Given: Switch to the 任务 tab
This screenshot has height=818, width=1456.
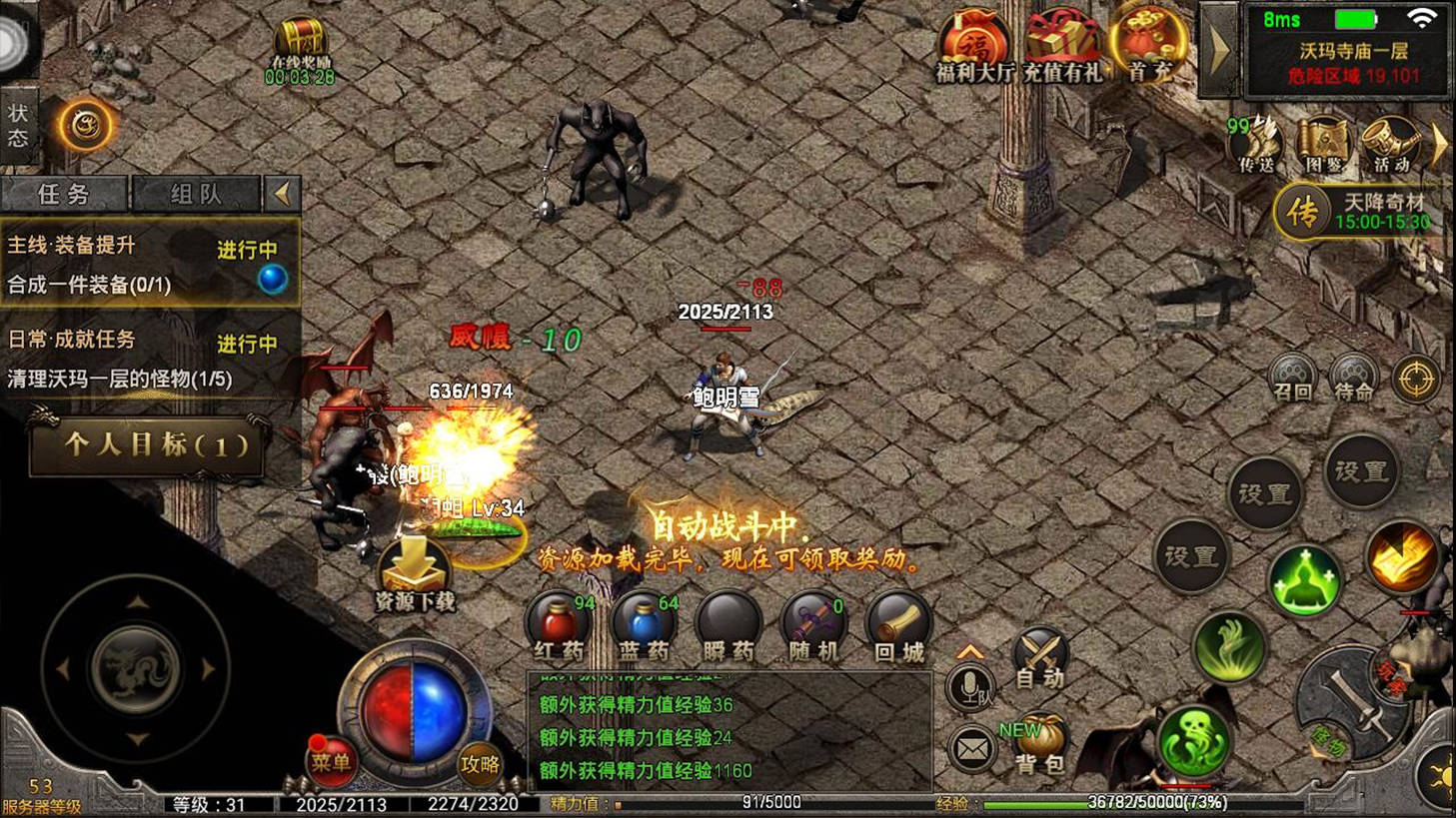Looking at the screenshot, I should pyautogui.click(x=64, y=194).
